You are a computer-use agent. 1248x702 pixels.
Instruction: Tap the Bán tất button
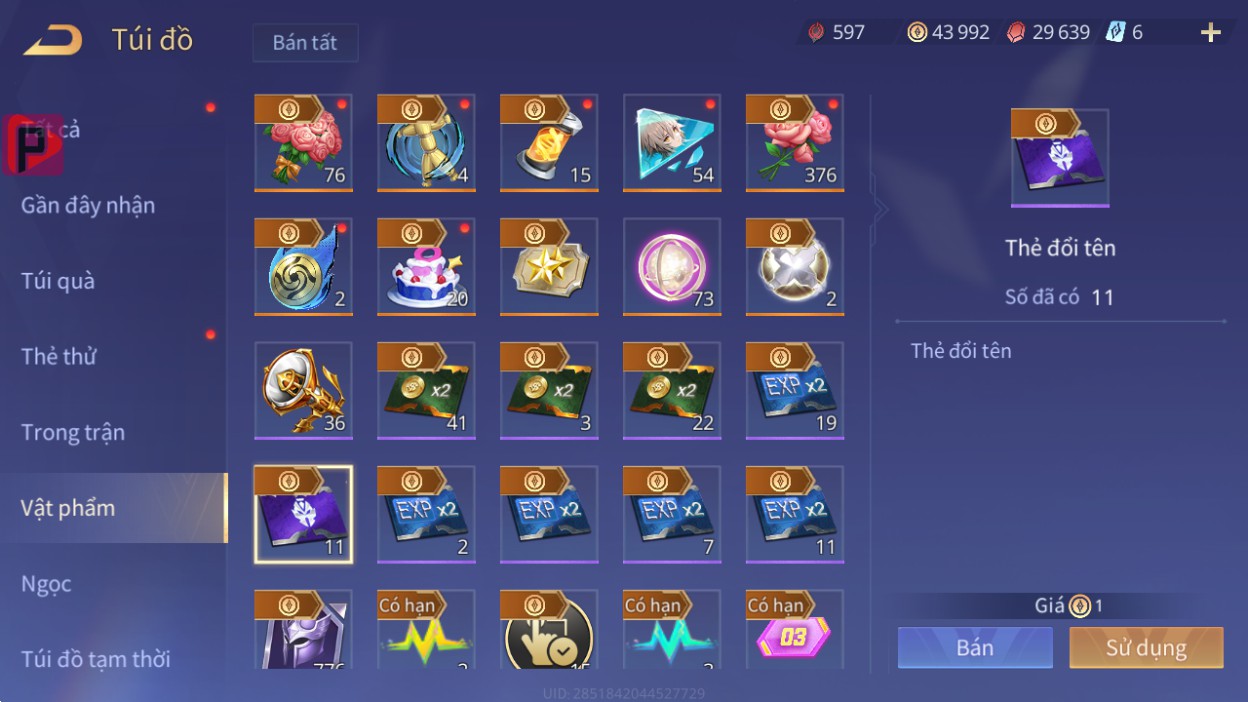pos(305,43)
